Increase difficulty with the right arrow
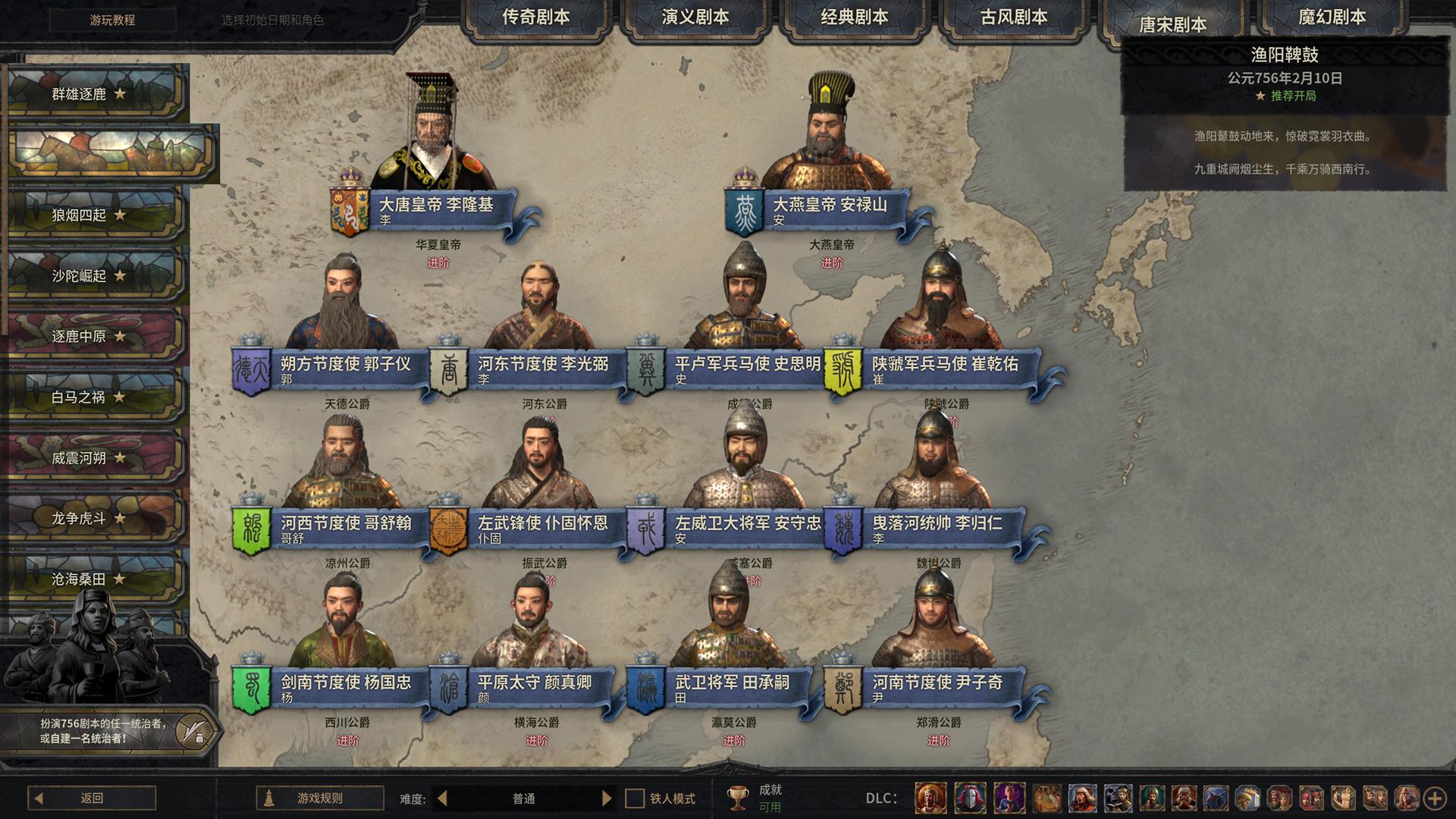 (x=607, y=799)
